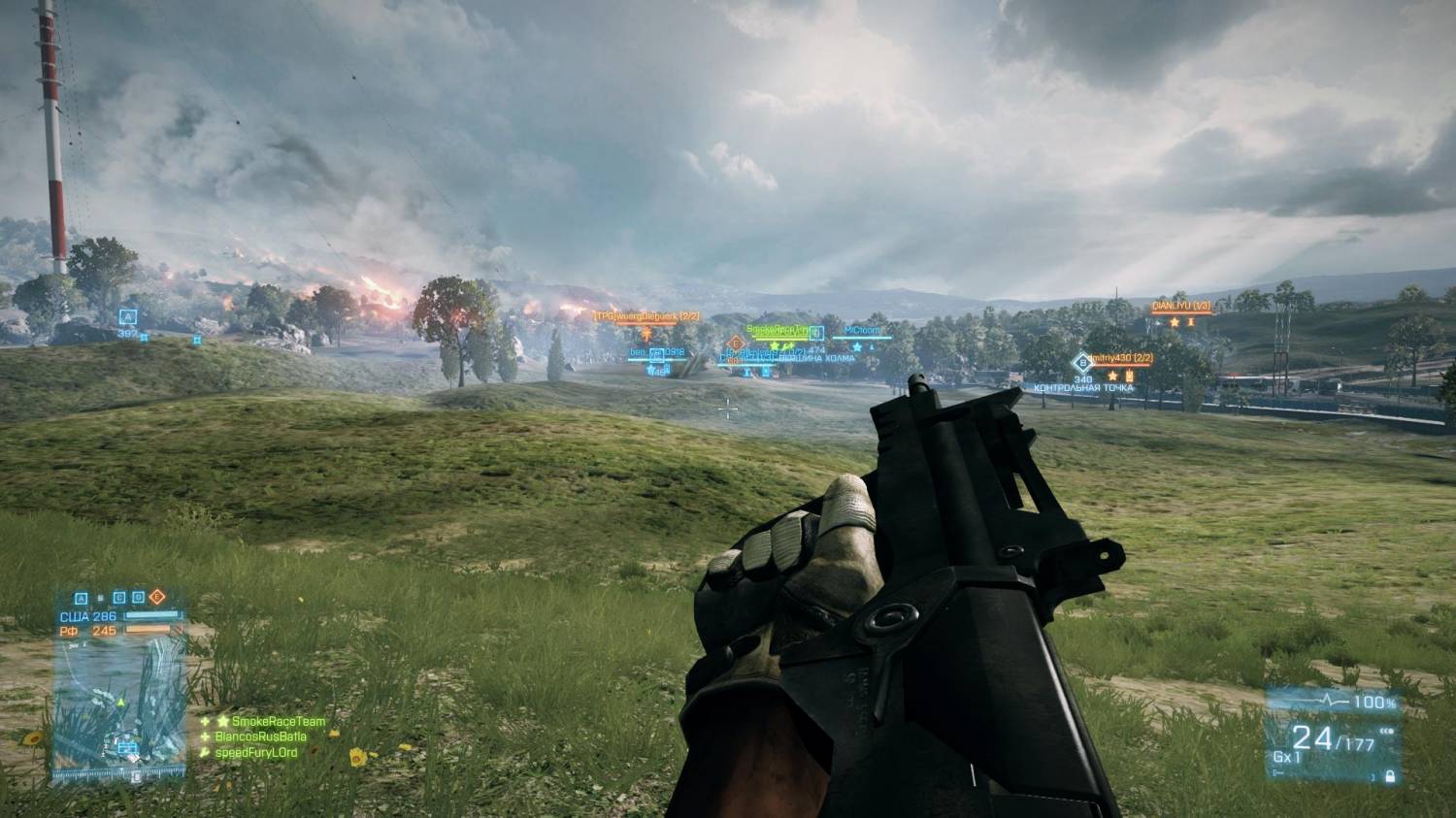Click the DIANLIYU enemy name tag
This screenshot has height=818, width=1456.
pos(1180,307)
